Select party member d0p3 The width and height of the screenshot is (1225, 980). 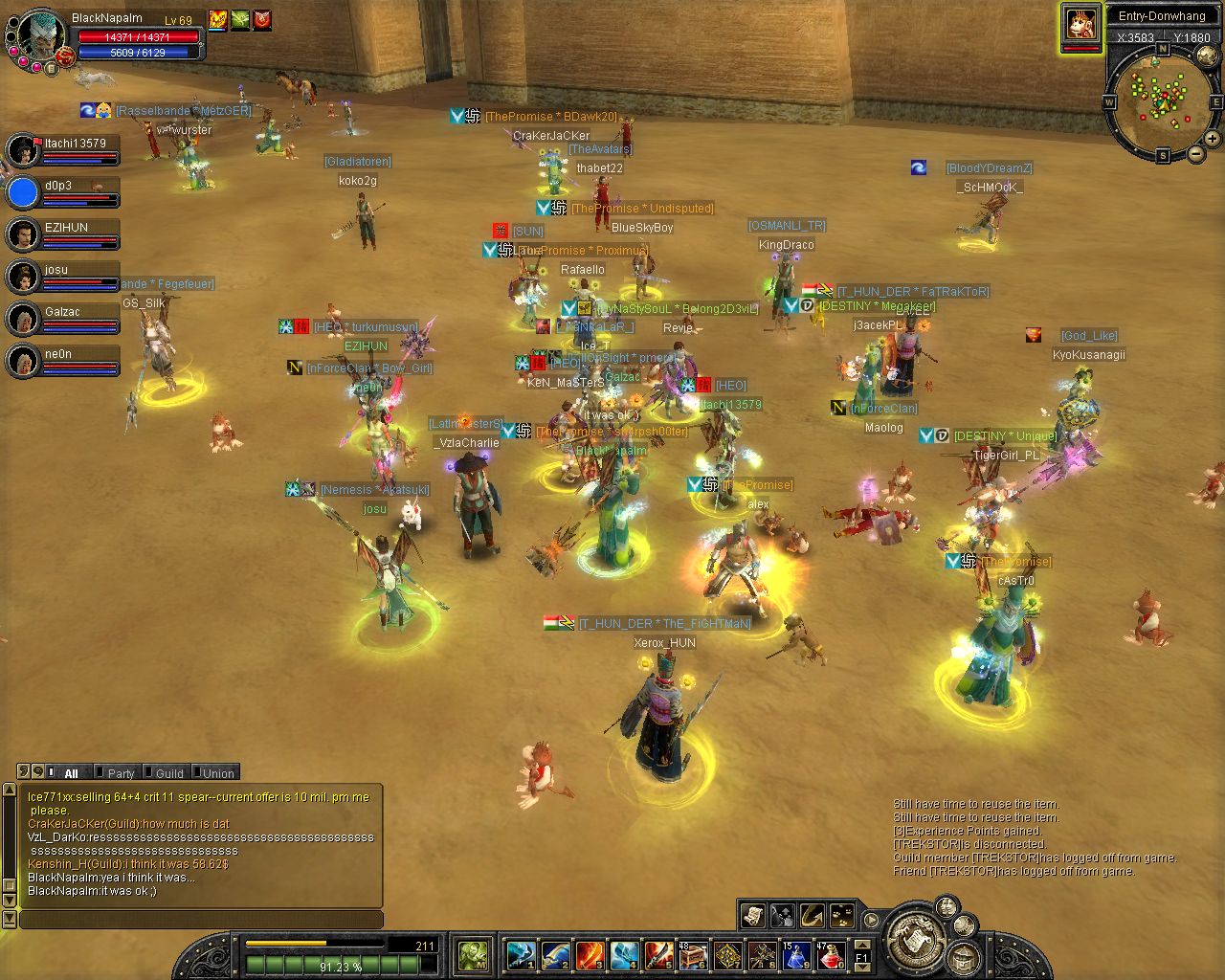[x=63, y=192]
